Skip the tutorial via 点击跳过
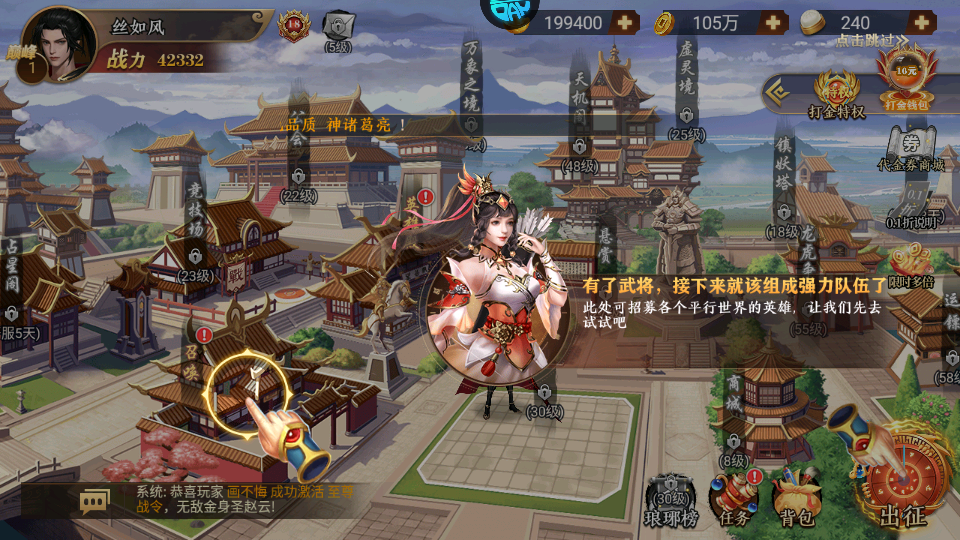 (x=872, y=41)
